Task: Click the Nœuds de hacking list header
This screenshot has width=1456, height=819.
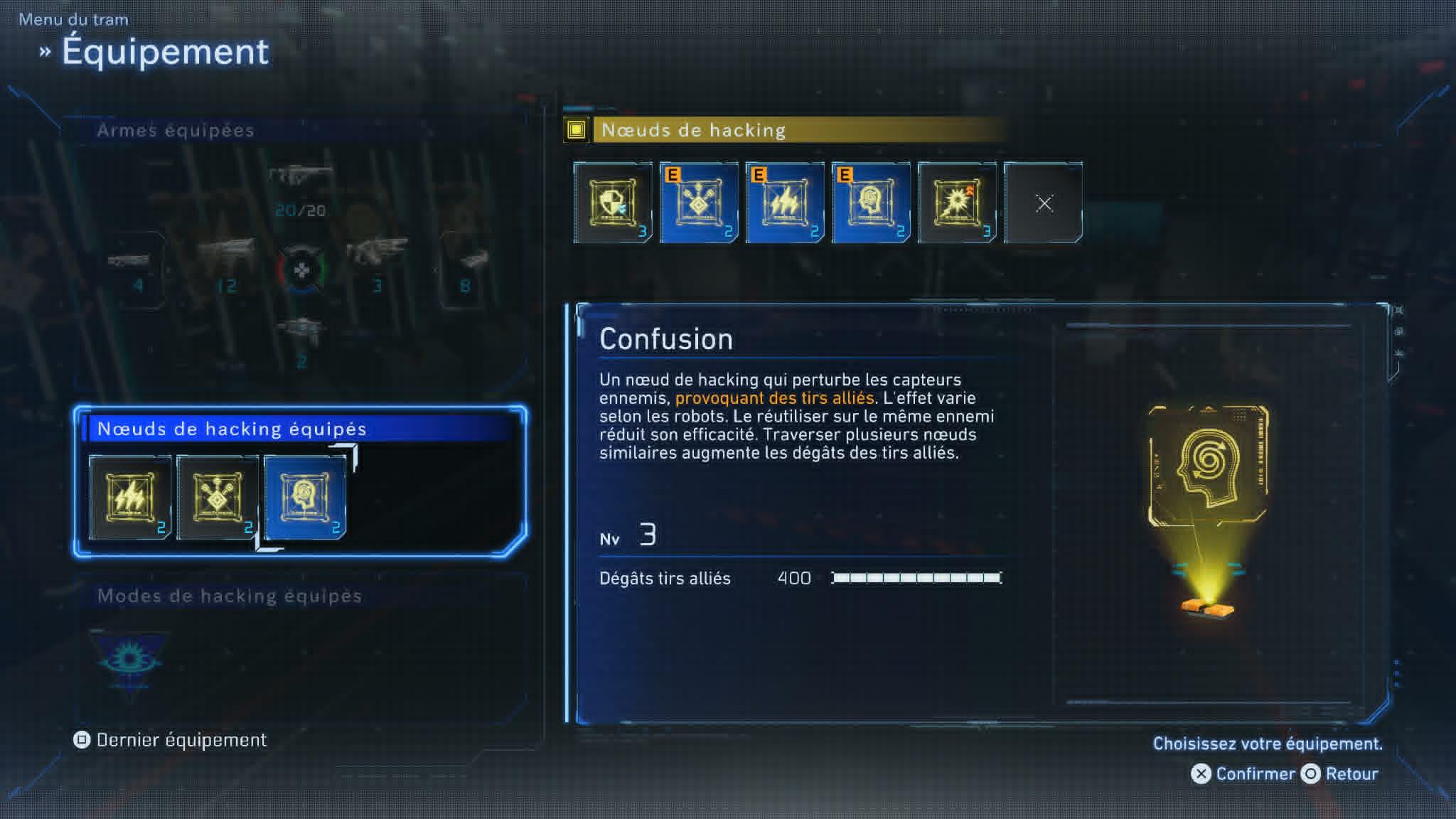Action: 693,130
